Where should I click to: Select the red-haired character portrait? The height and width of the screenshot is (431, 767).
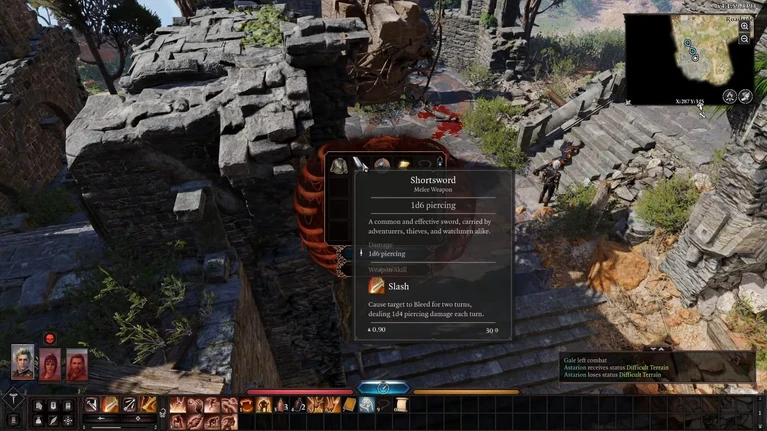[77, 364]
